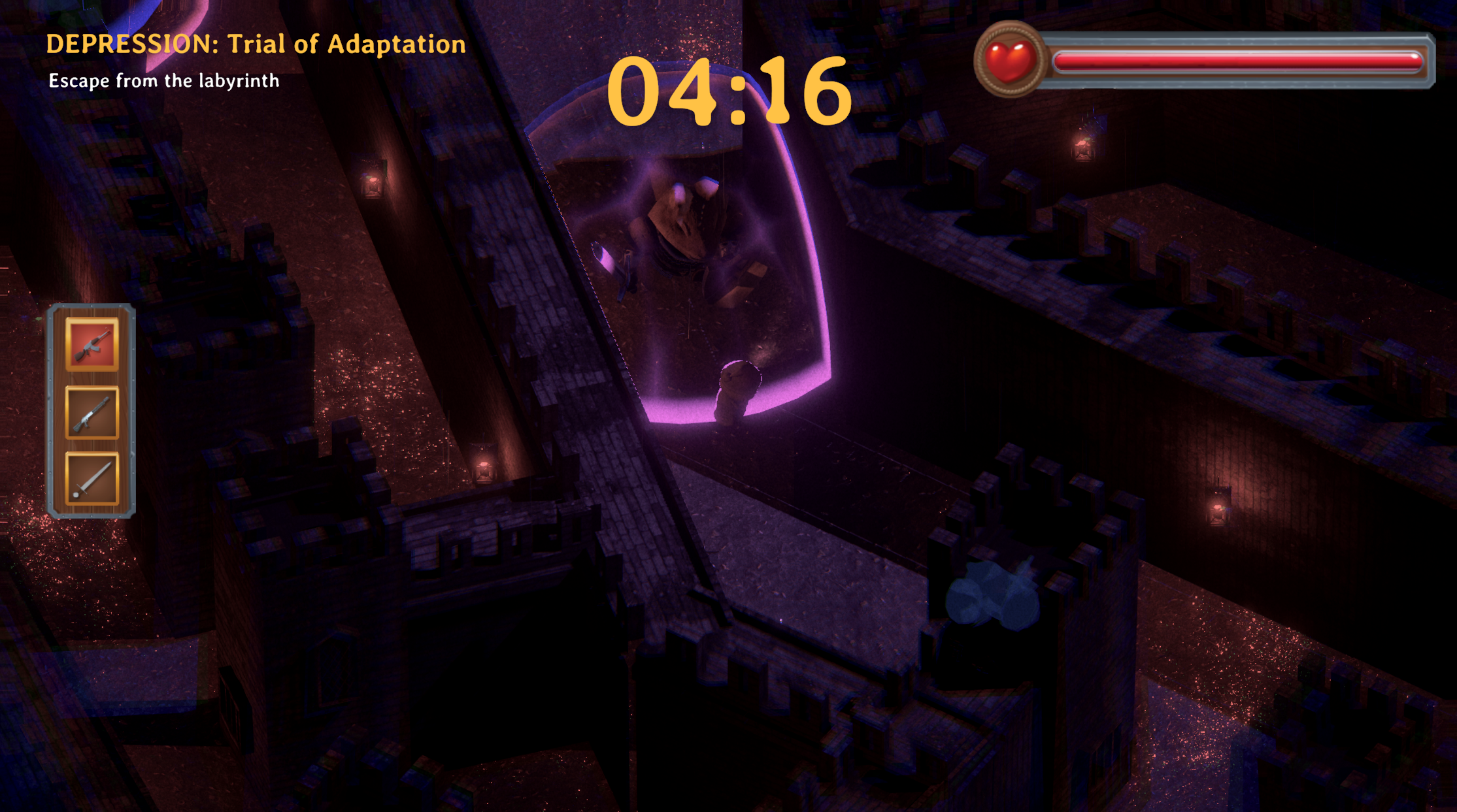Switch to the shotgun weapon slot
This screenshot has height=812, width=1457.
coord(92,413)
